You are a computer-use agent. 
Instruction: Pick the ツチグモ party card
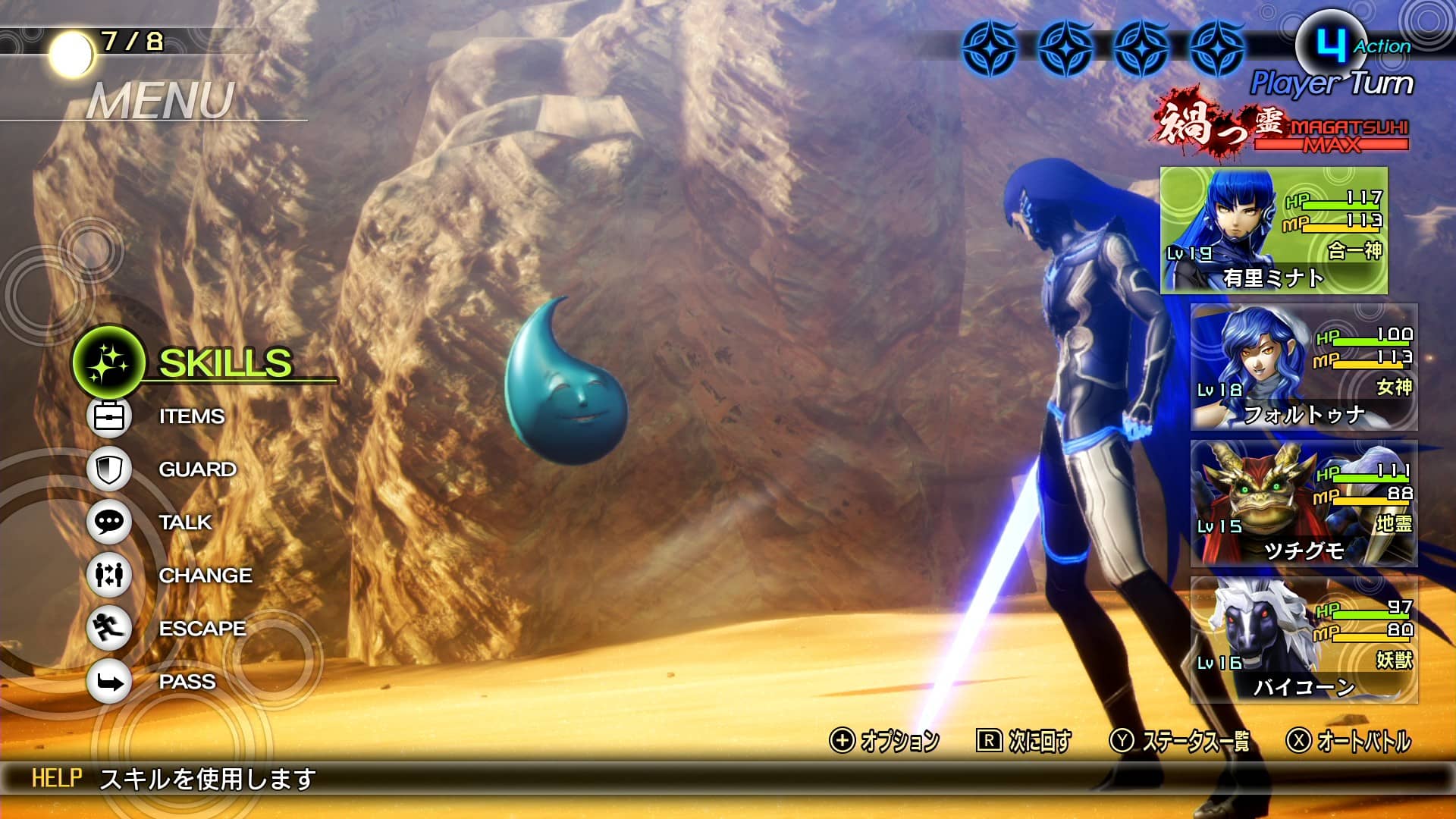(1303, 504)
